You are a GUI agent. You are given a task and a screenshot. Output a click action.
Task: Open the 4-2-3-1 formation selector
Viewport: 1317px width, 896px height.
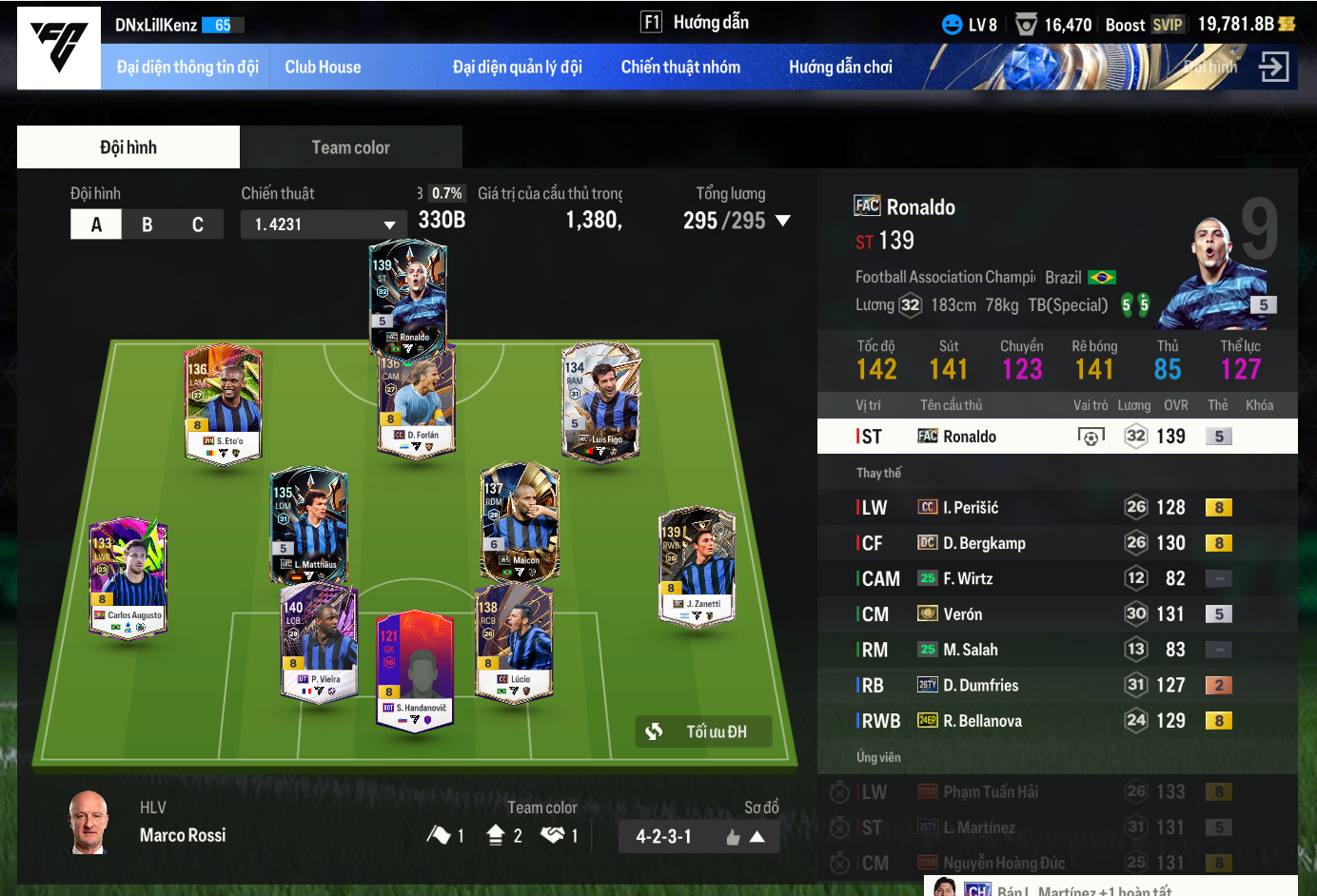point(698,837)
